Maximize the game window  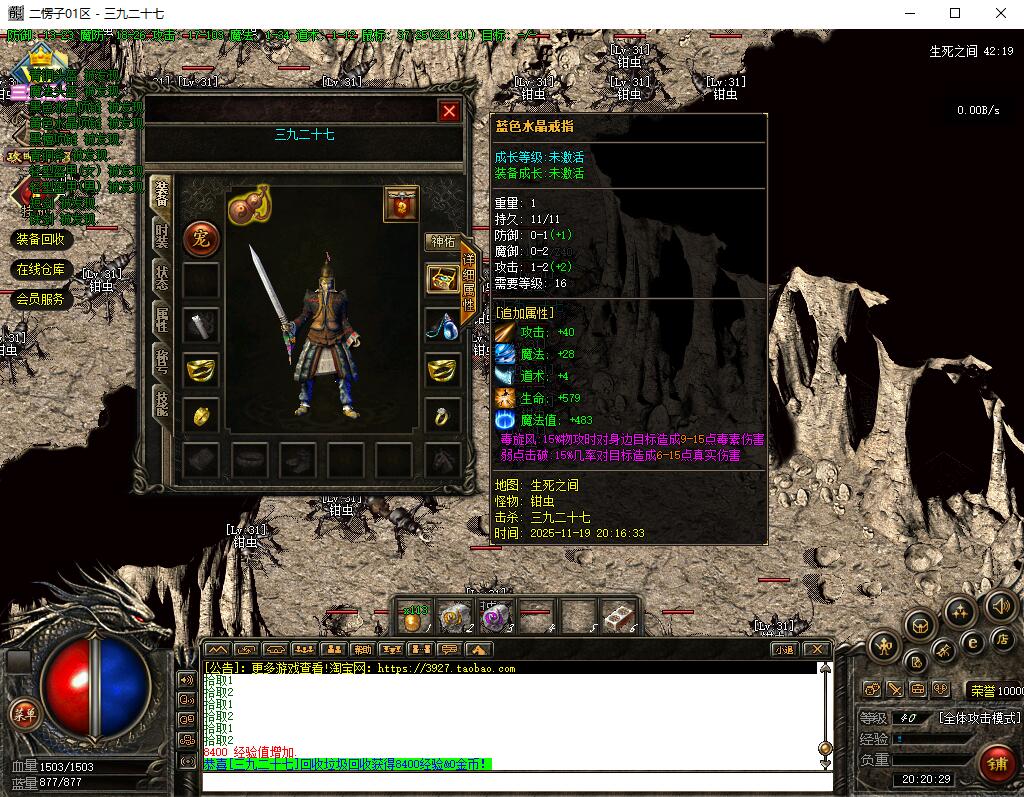[x=955, y=13]
